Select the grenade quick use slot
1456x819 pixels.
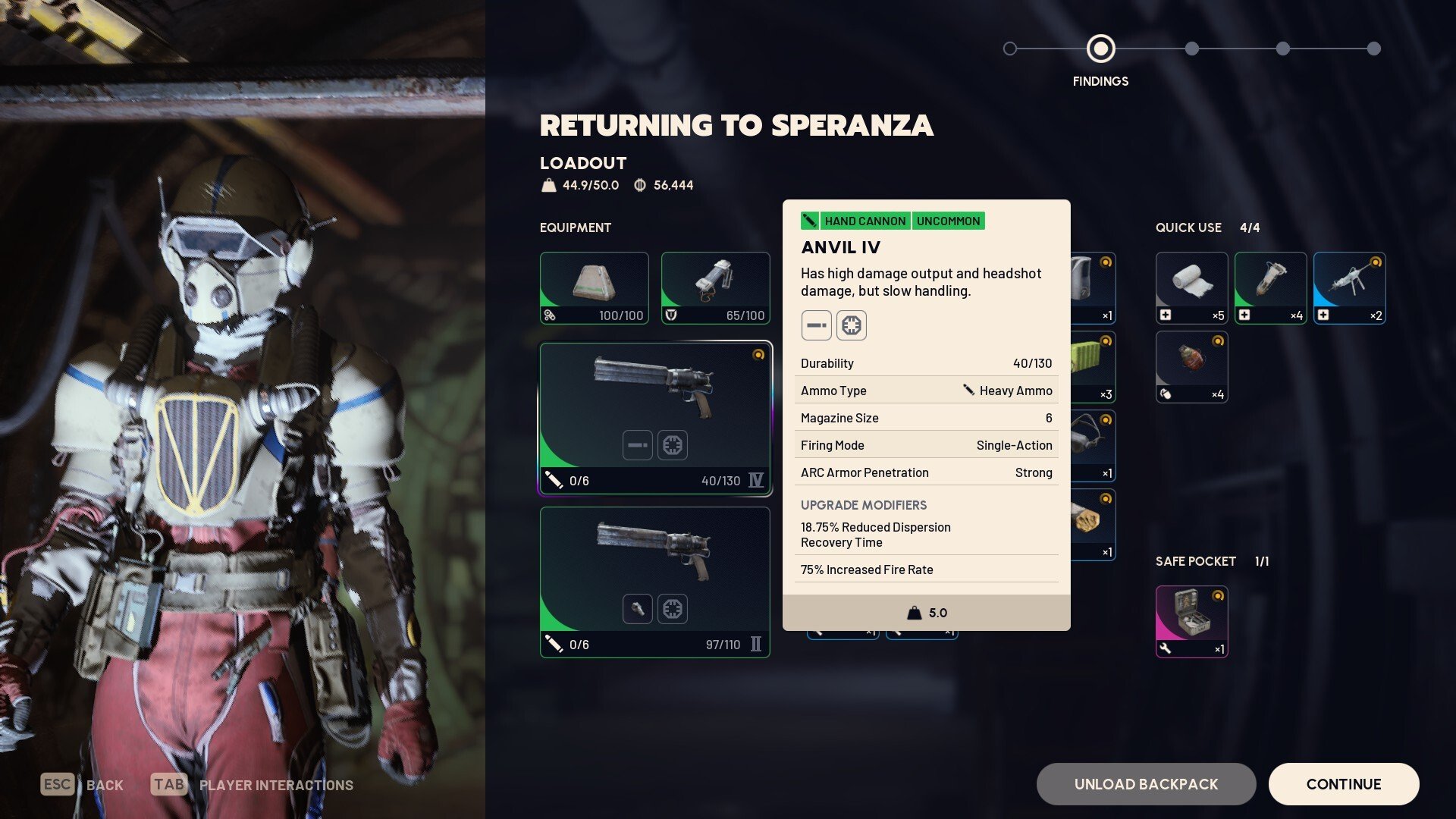(x=1191, y=367)
